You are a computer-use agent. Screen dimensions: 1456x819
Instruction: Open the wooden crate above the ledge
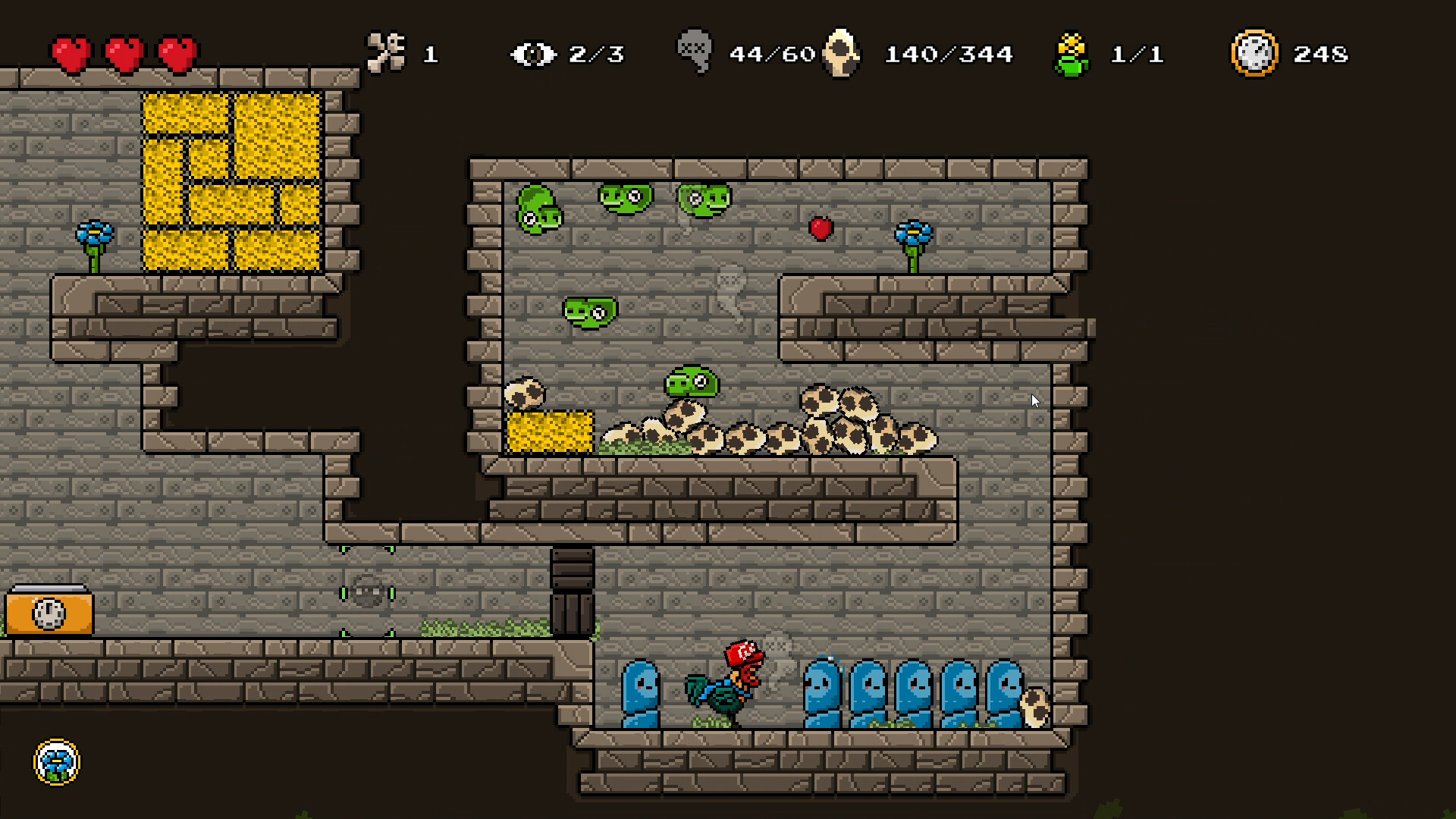click(574, 593)
